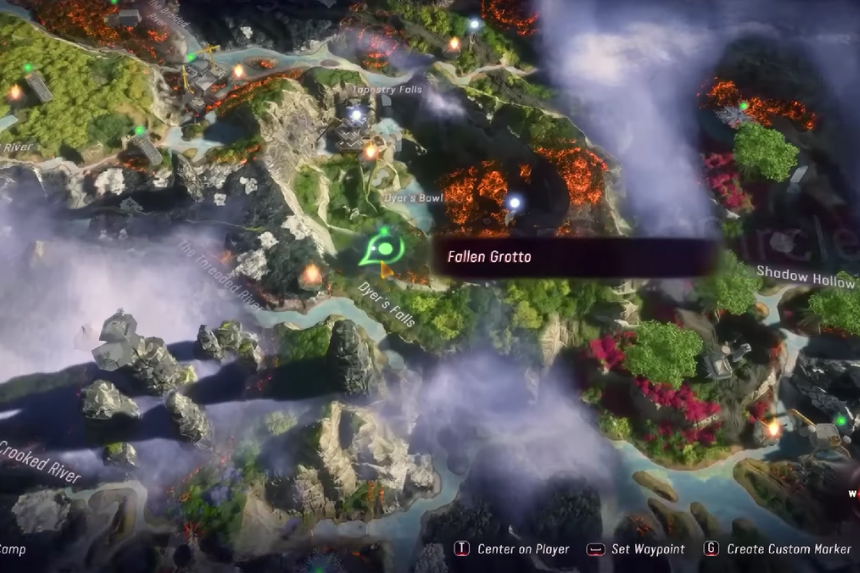
Task: Click the orange marker near the red trees
Action: [773, 428]
